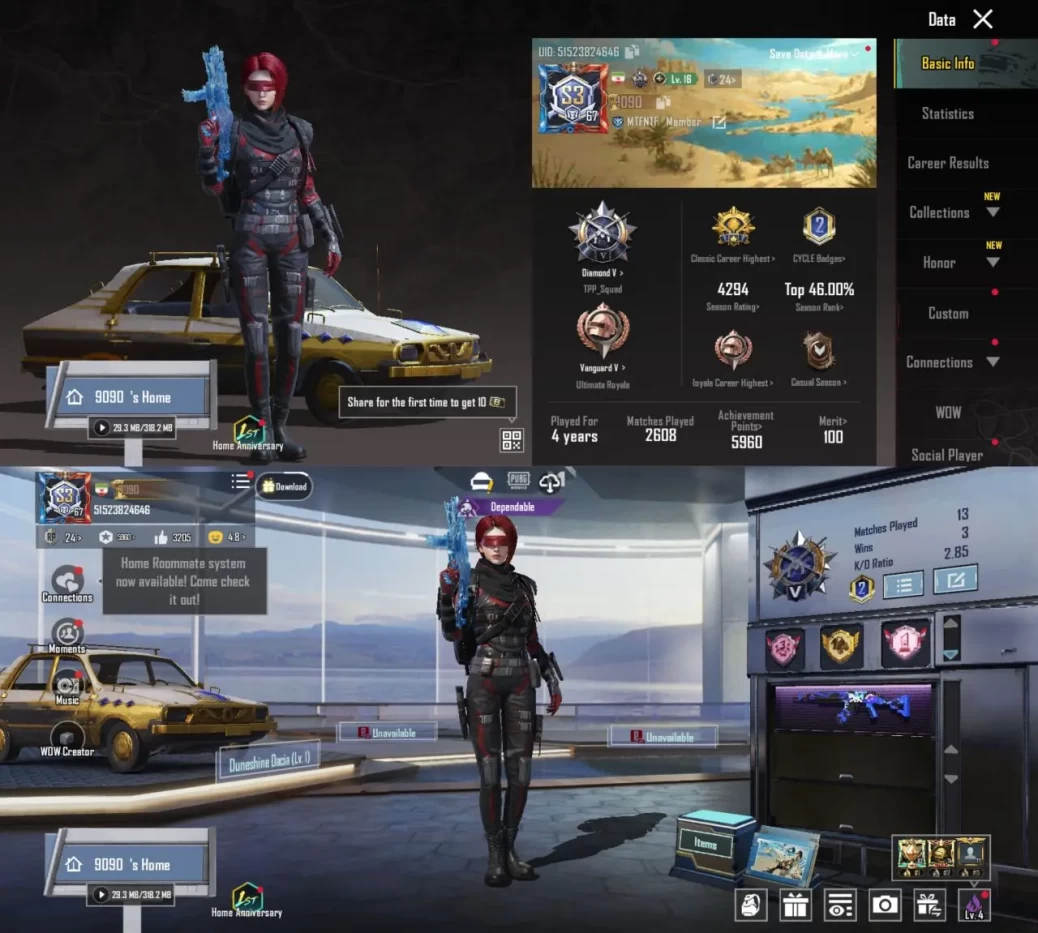
Task: Open the Download button with gift icon
Action: coord(285,487)
